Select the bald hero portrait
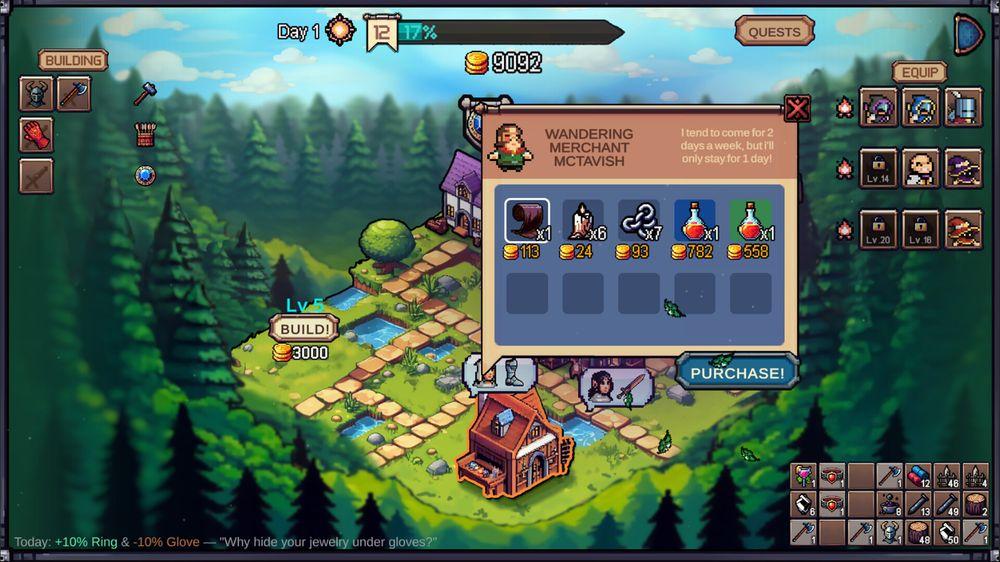This screenshot has height=562, width=1000. click(x=920, y=168)
